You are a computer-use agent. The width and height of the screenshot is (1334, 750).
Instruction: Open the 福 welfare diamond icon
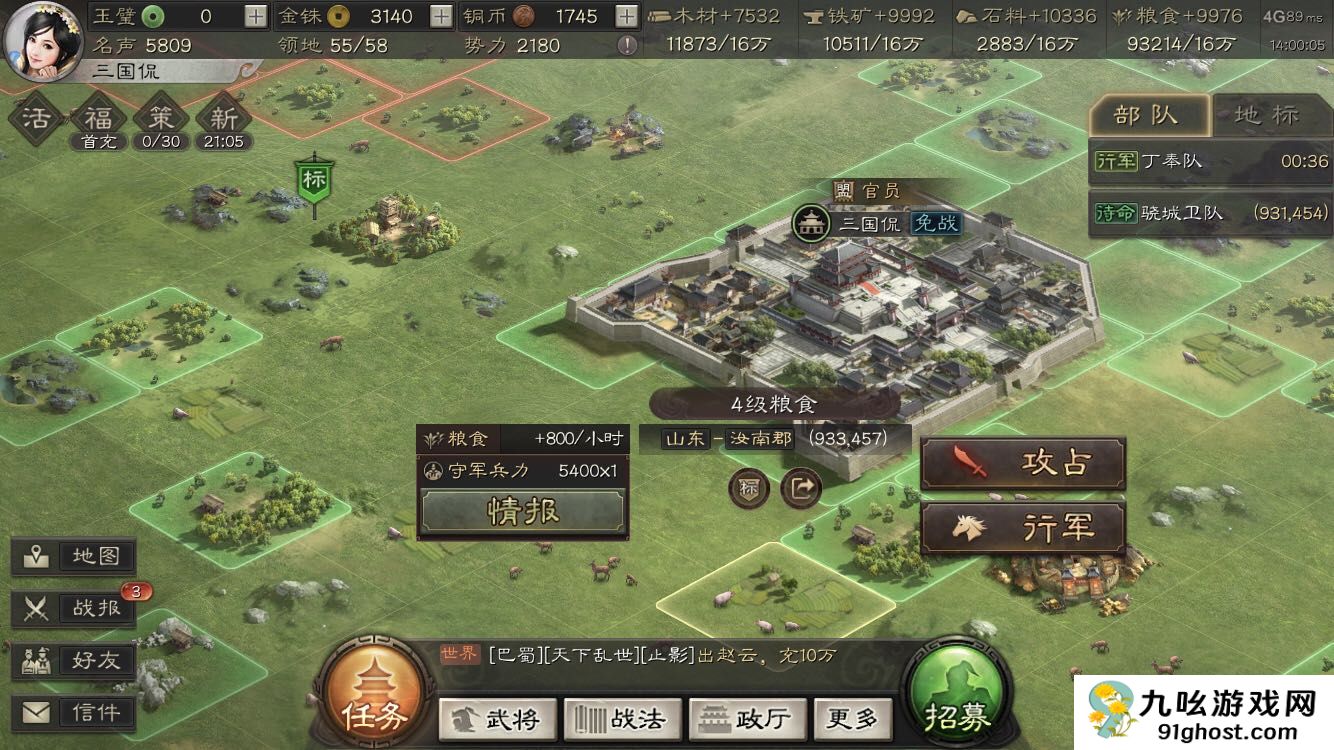98,118
